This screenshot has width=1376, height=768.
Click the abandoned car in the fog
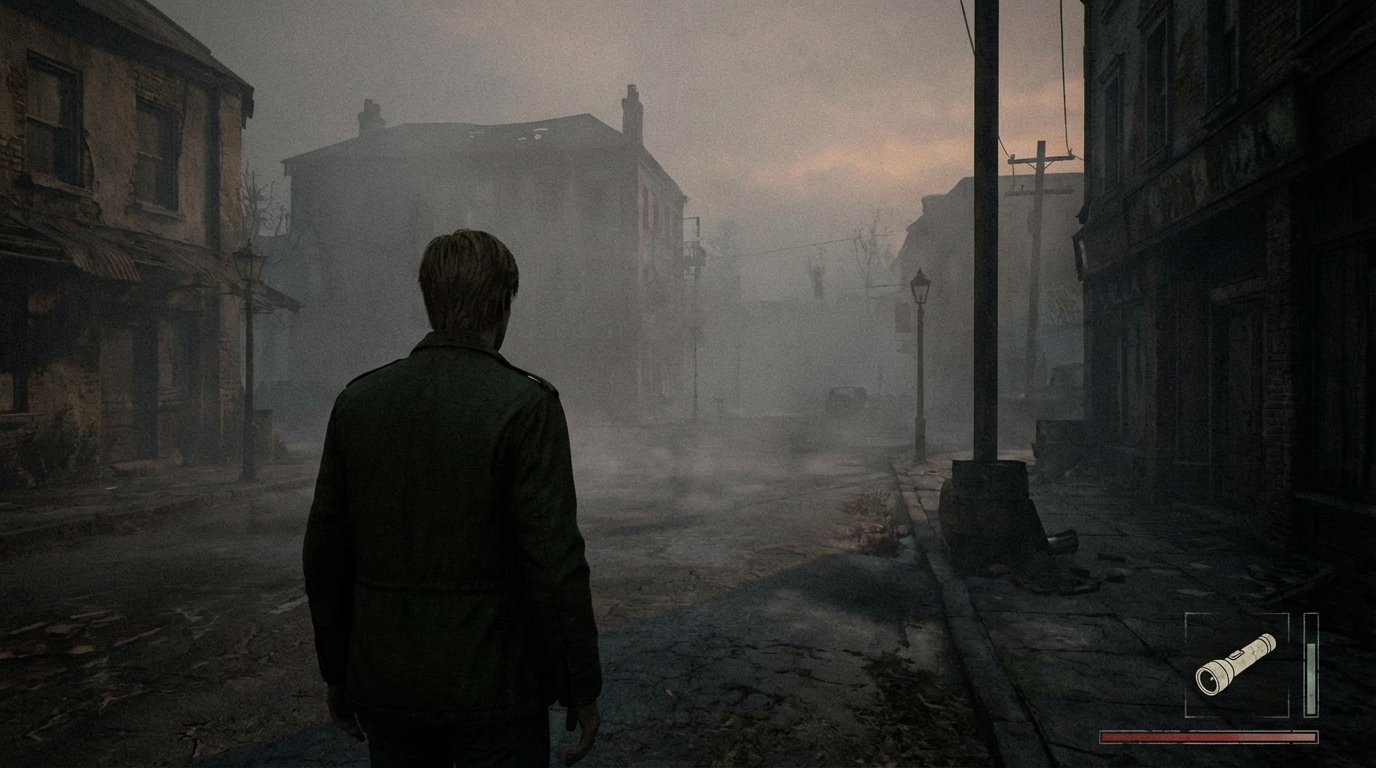(x=846, y=400)
